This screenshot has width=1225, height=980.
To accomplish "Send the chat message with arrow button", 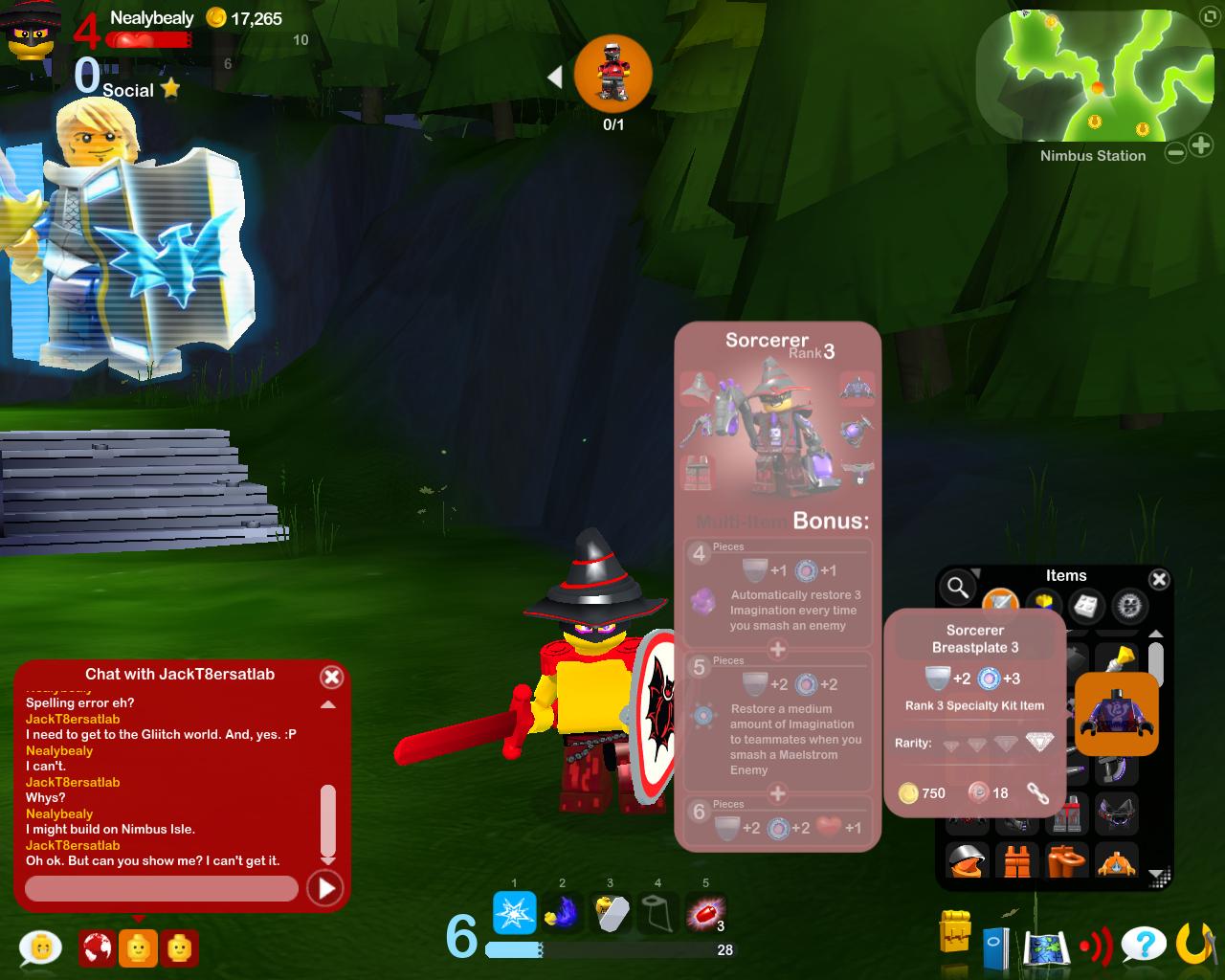I will (x=325, y=889).
